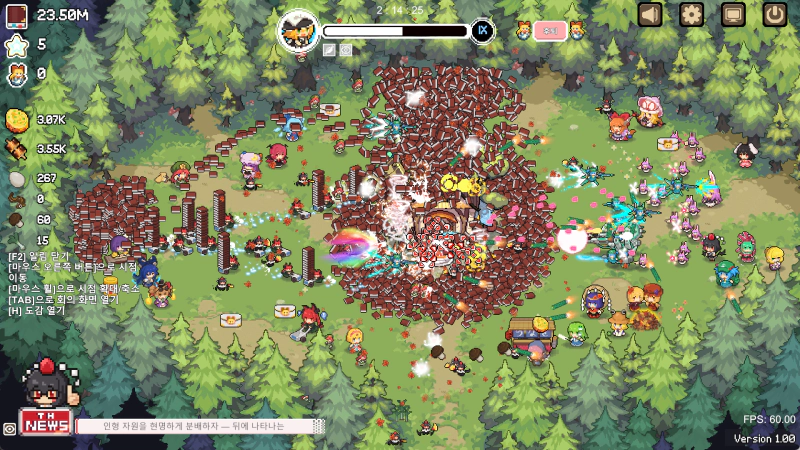Open the gear settings menu
800x450 pixels.
[692, 14]
